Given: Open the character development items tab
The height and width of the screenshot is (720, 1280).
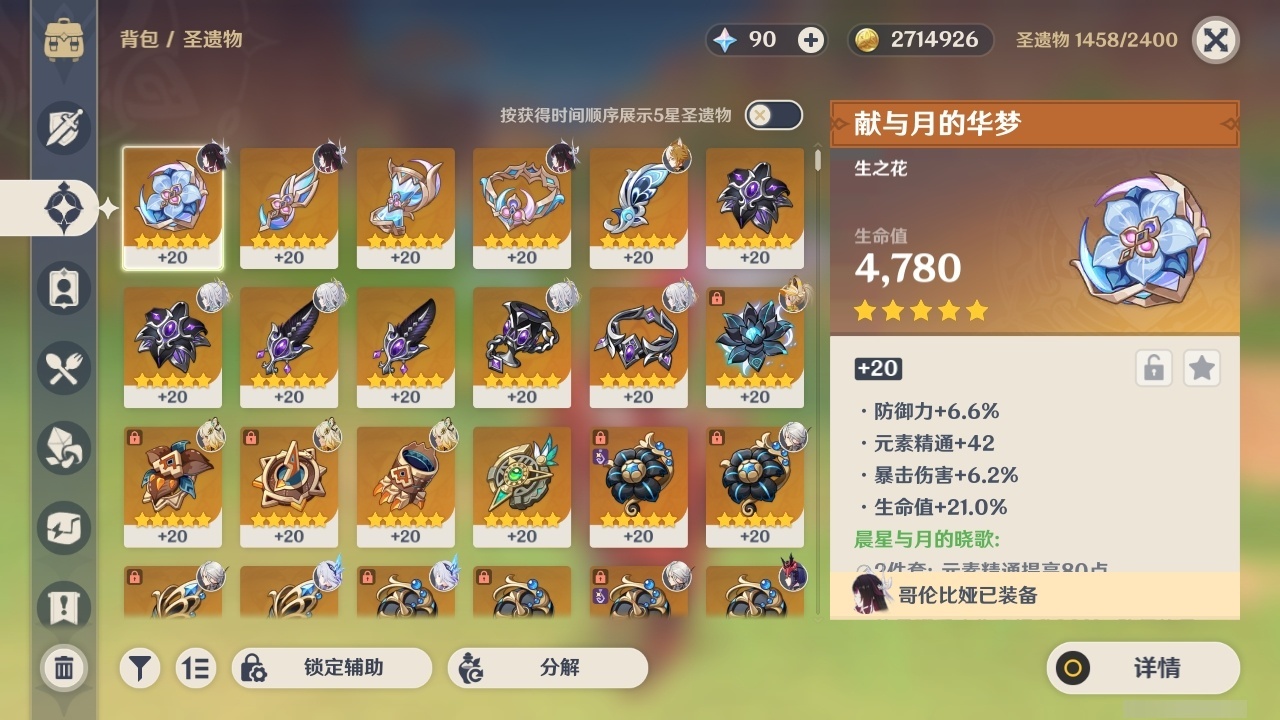Looking at the screenshot, I should click(x=63, y=288).
